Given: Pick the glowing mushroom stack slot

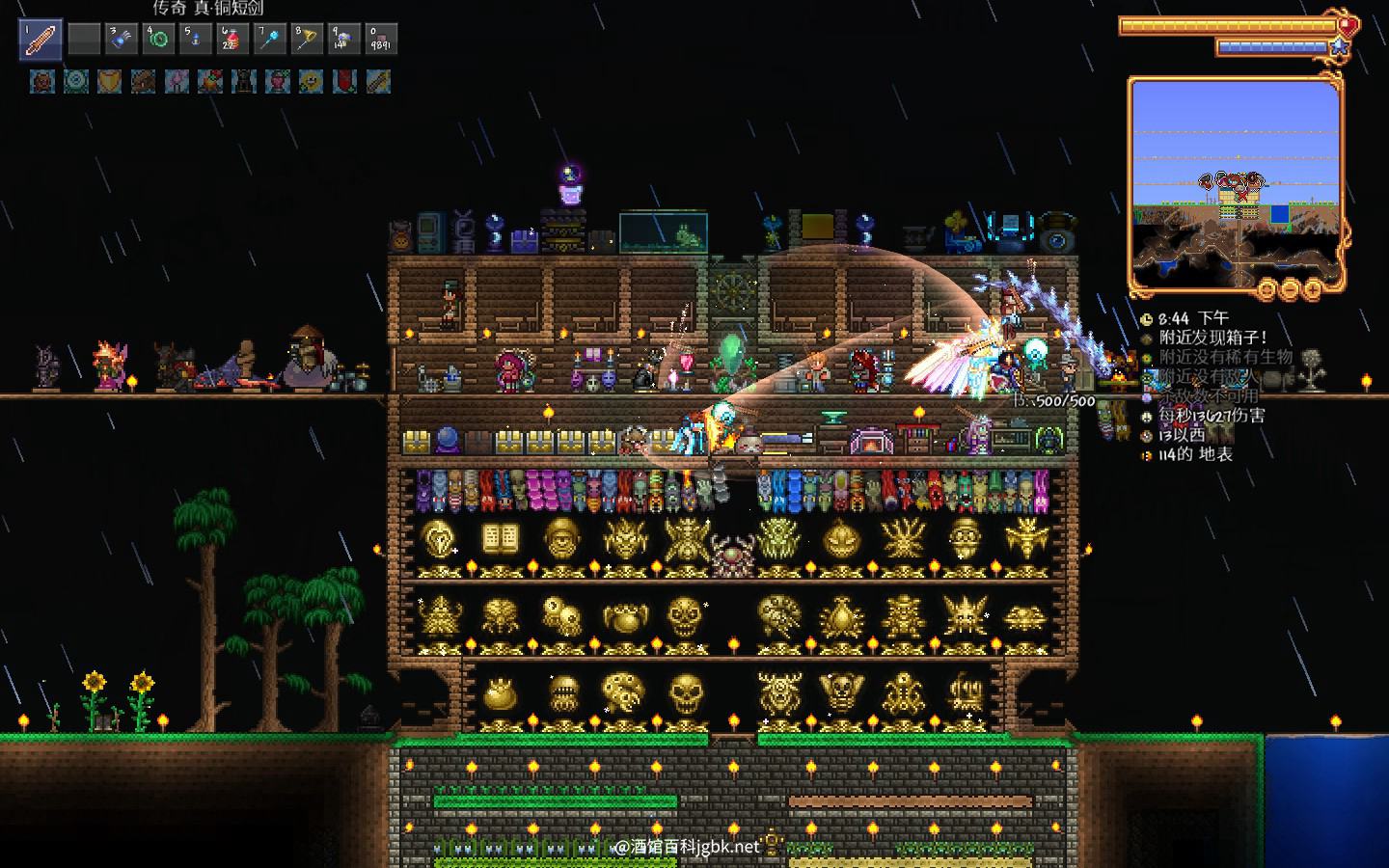Looking at the screenshot, I should pyautogui.click(x=343, y=40).
